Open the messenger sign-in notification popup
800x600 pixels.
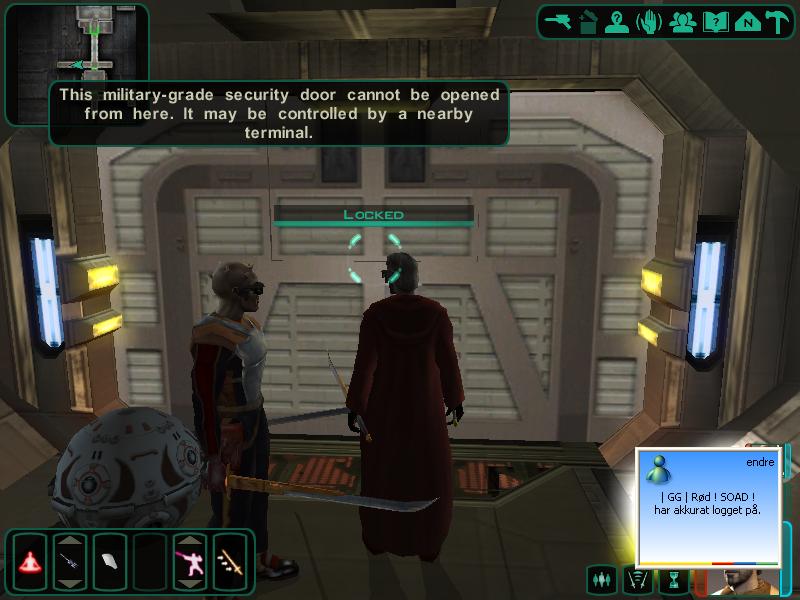tap(709, 505)
